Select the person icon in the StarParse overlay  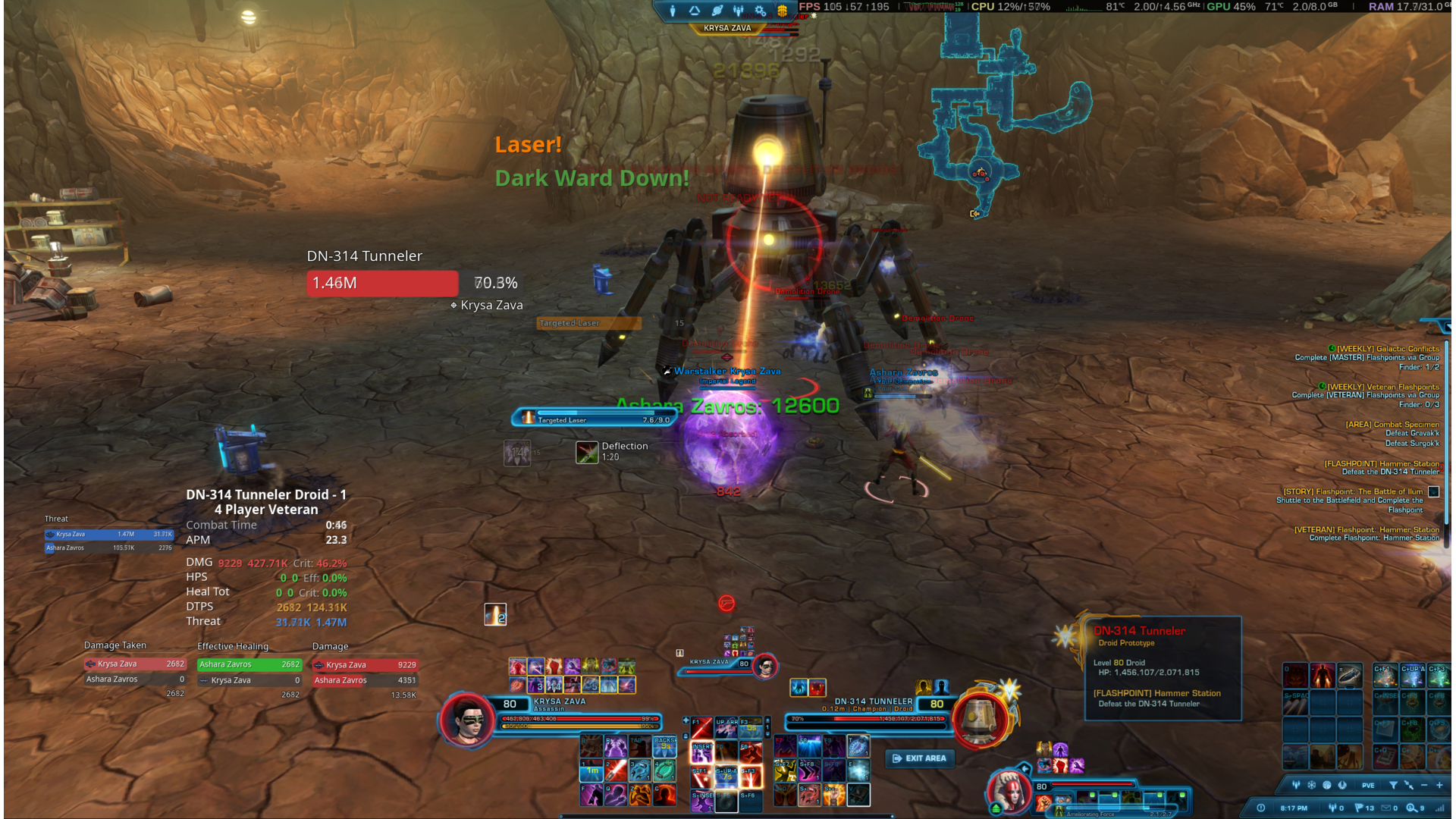coord(673,10)
